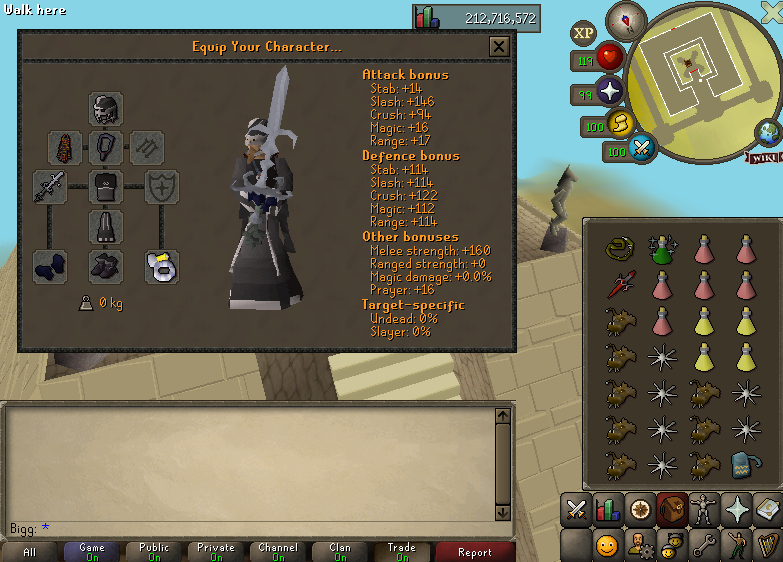Viewport: 783px width, 562px height.
Task: Click the equipped ring slot
Action: tap(162, 266)
